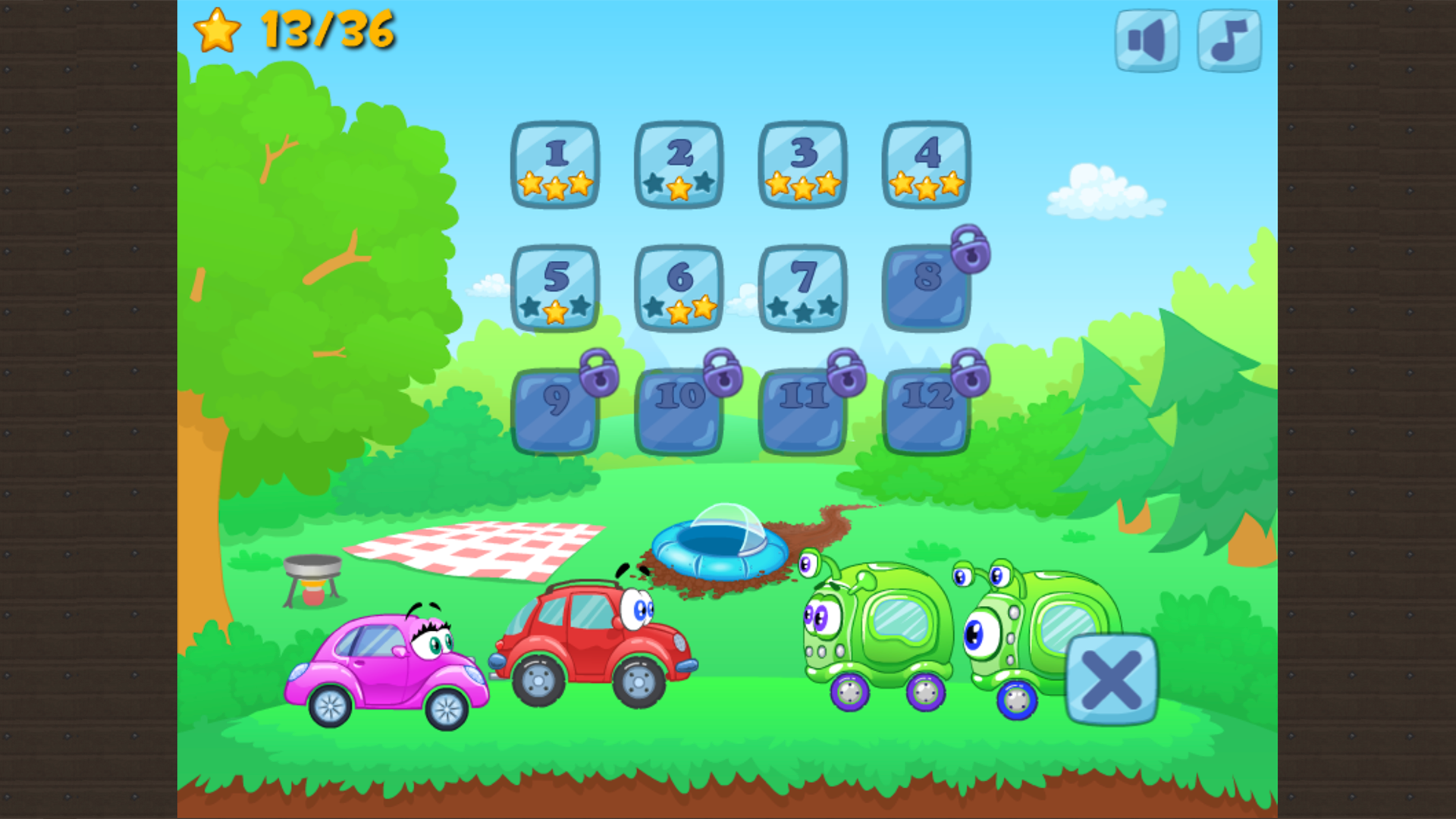Screen dimensions: 1456x819
Task: Start level 1
Action: [x=556, y=165]
